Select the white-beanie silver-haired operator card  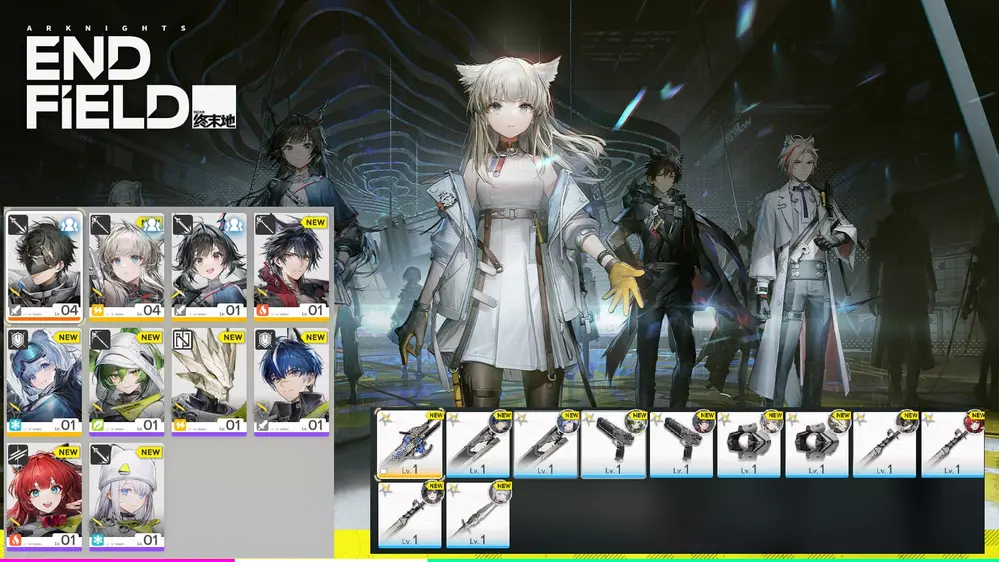point(126,498)
